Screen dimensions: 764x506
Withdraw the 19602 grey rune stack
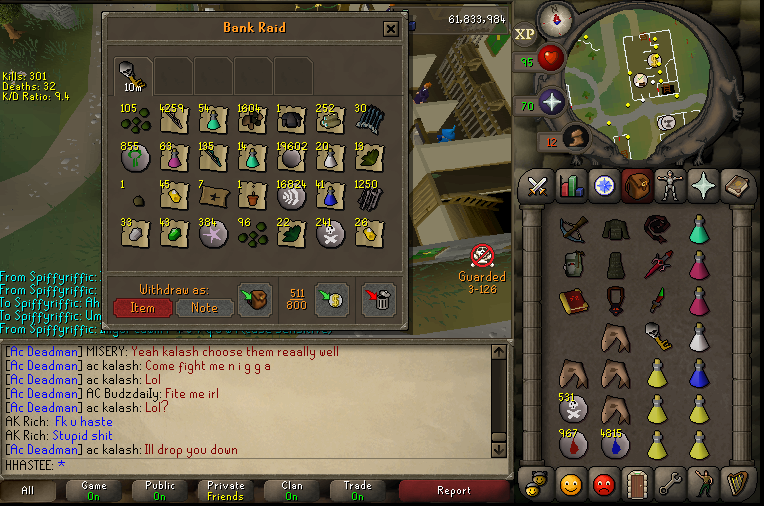pyautogui.click(x=292, y=156)
